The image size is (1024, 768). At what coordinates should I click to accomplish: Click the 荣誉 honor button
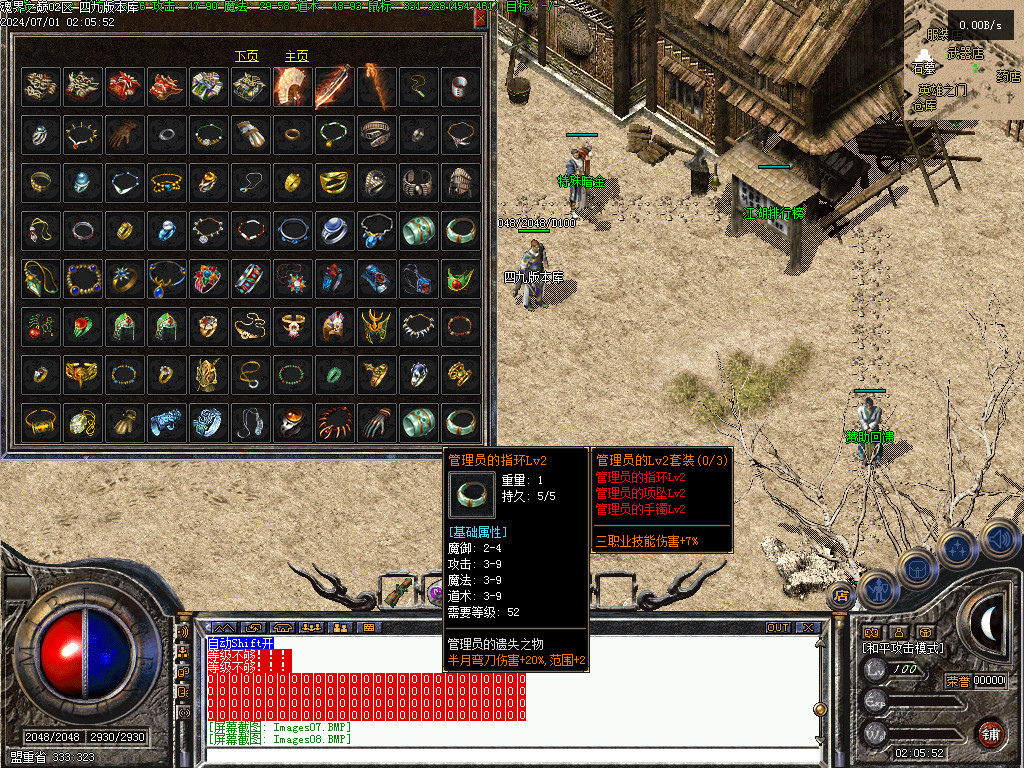click(957, 681)
